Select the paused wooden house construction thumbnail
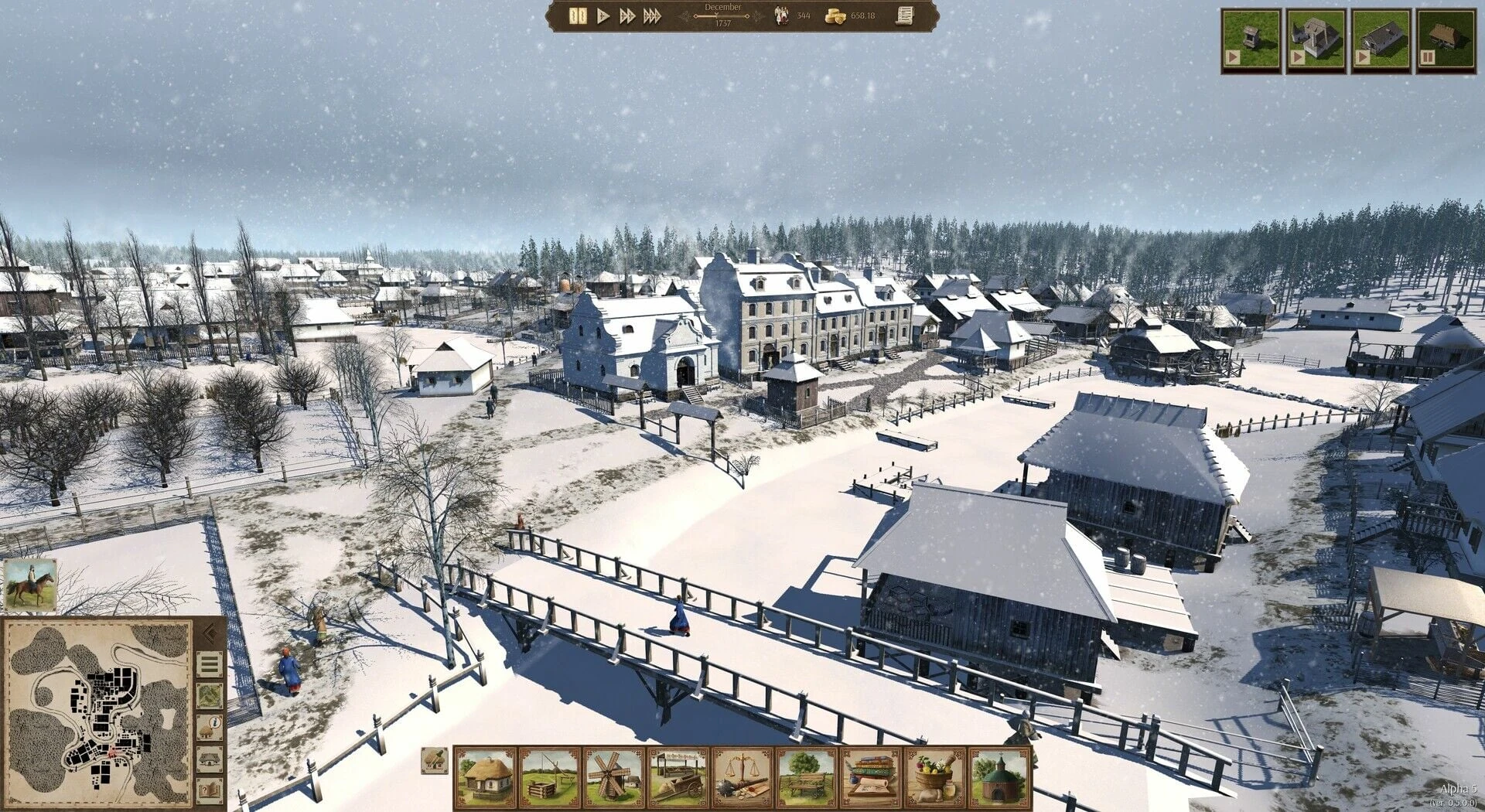 pyautogui.click(x=1446, y=42)
